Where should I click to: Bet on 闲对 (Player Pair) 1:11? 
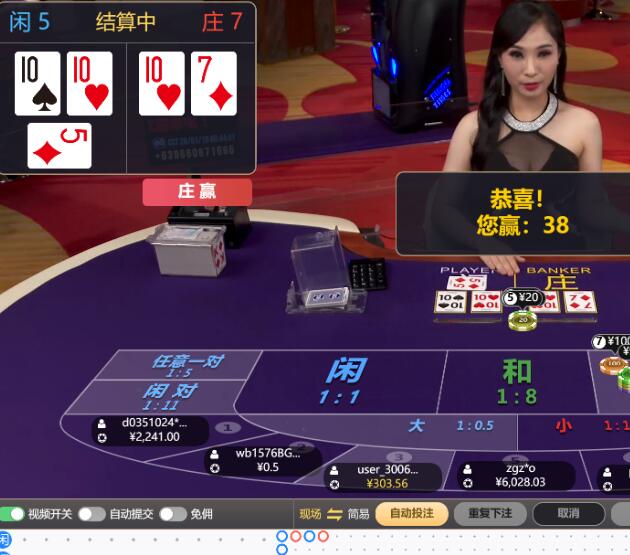tap(168, 396)
